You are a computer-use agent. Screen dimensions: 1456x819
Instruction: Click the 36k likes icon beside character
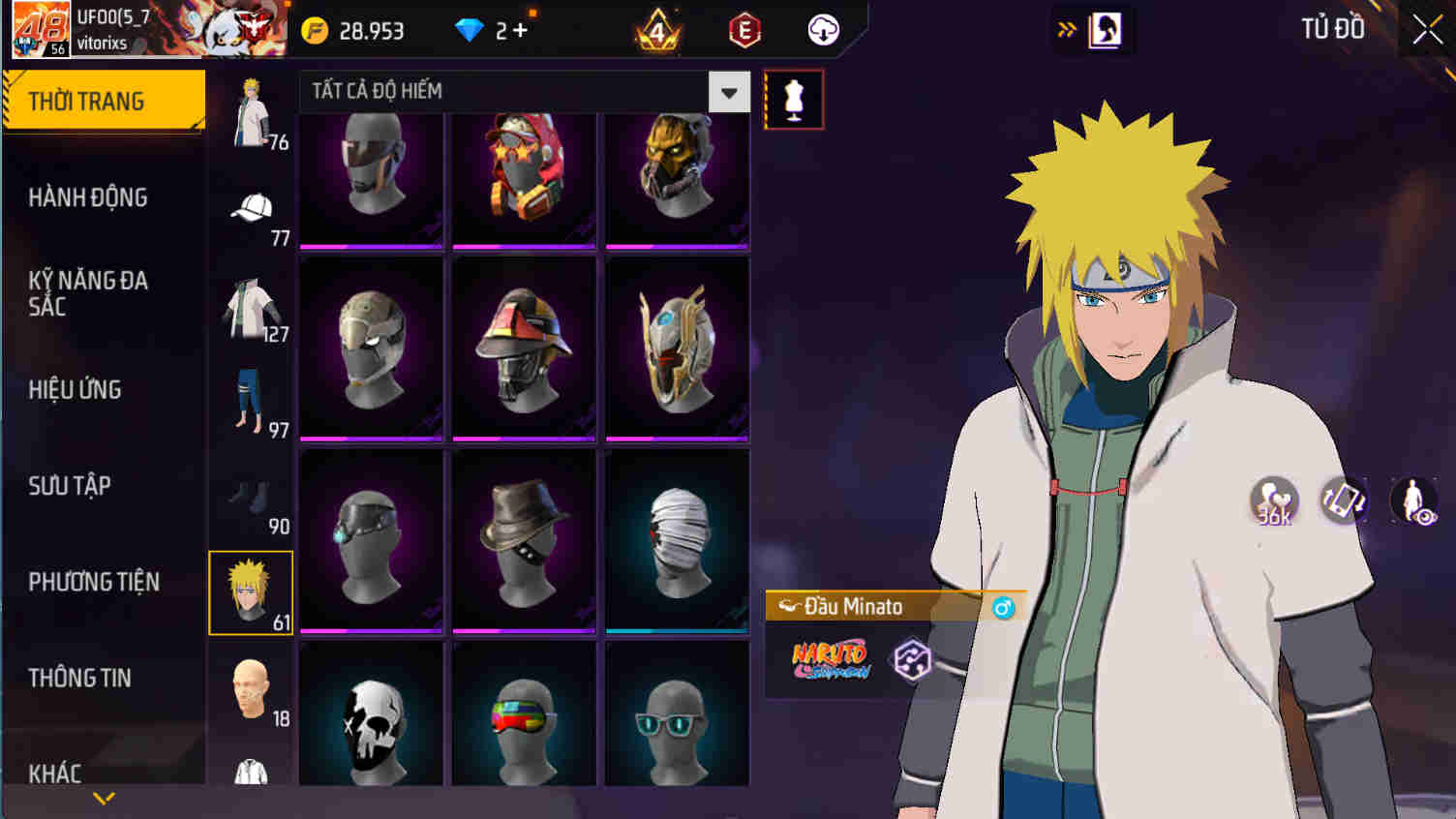pos(1276,499)
